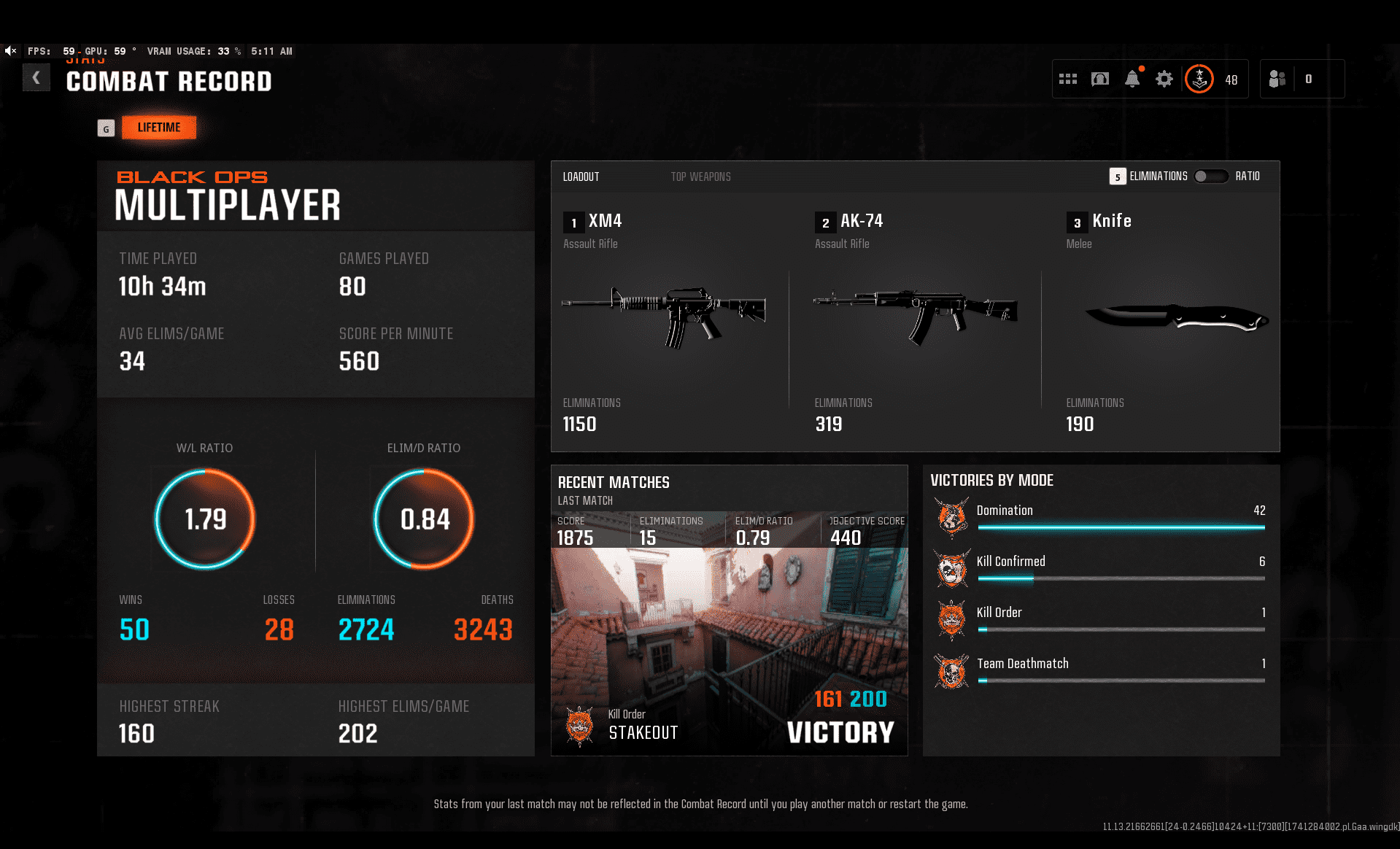Open the game settings gear
This screenshot has width=1400, height=849.
click(x=1164, y=79)
